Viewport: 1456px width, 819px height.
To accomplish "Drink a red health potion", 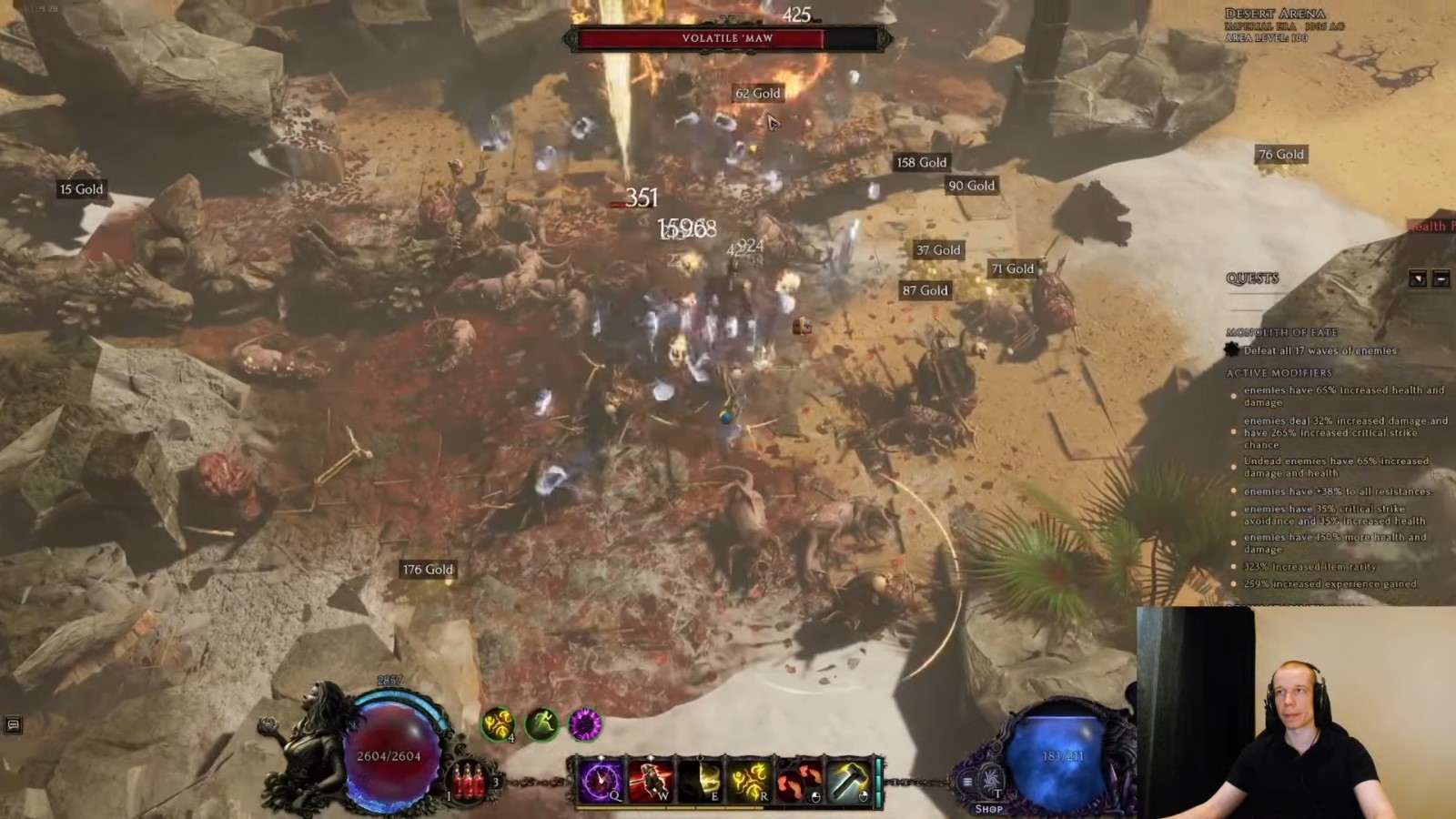I will (470, 781).
